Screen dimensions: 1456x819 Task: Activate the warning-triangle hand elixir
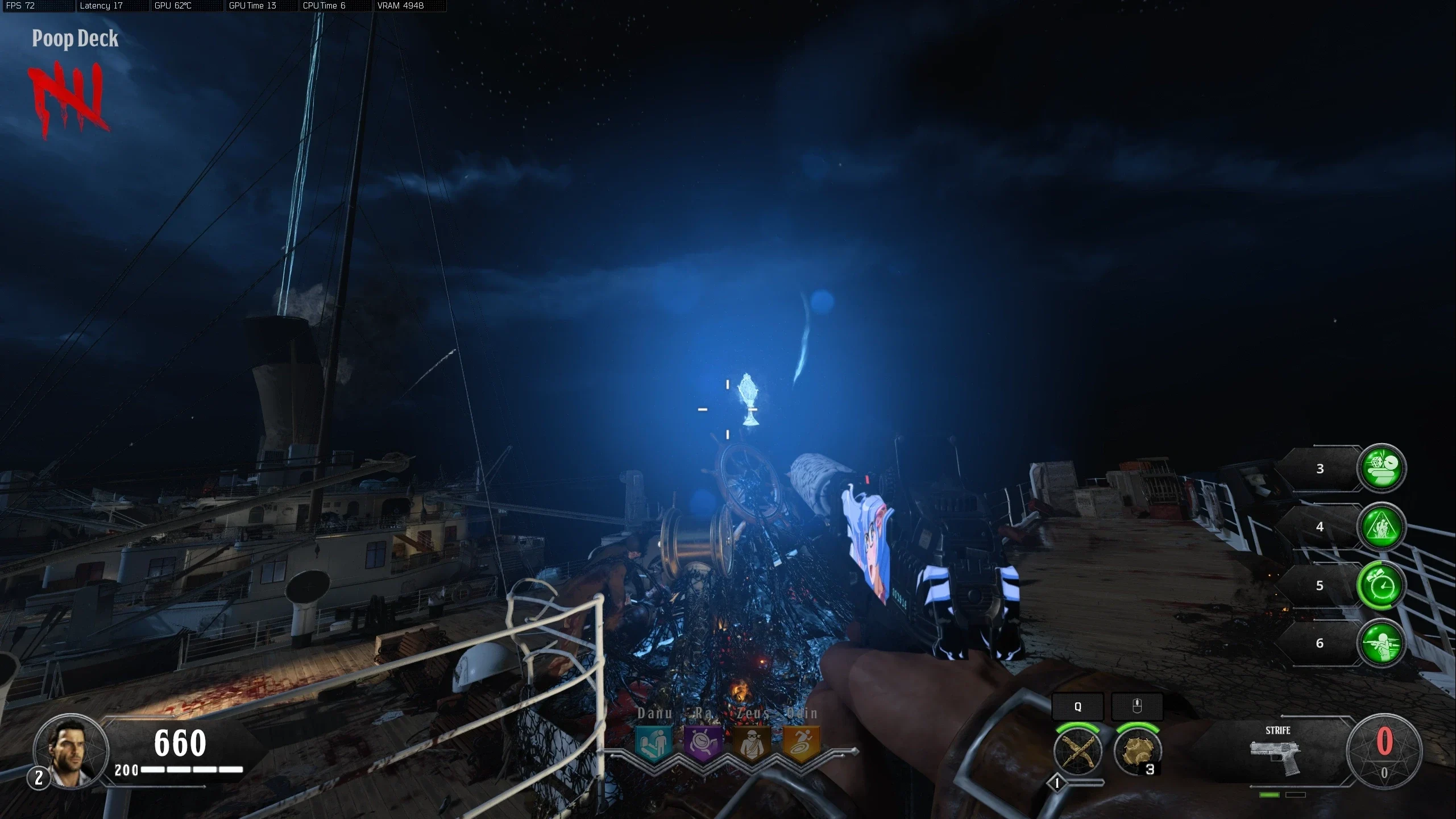(x=1382, y=527)
